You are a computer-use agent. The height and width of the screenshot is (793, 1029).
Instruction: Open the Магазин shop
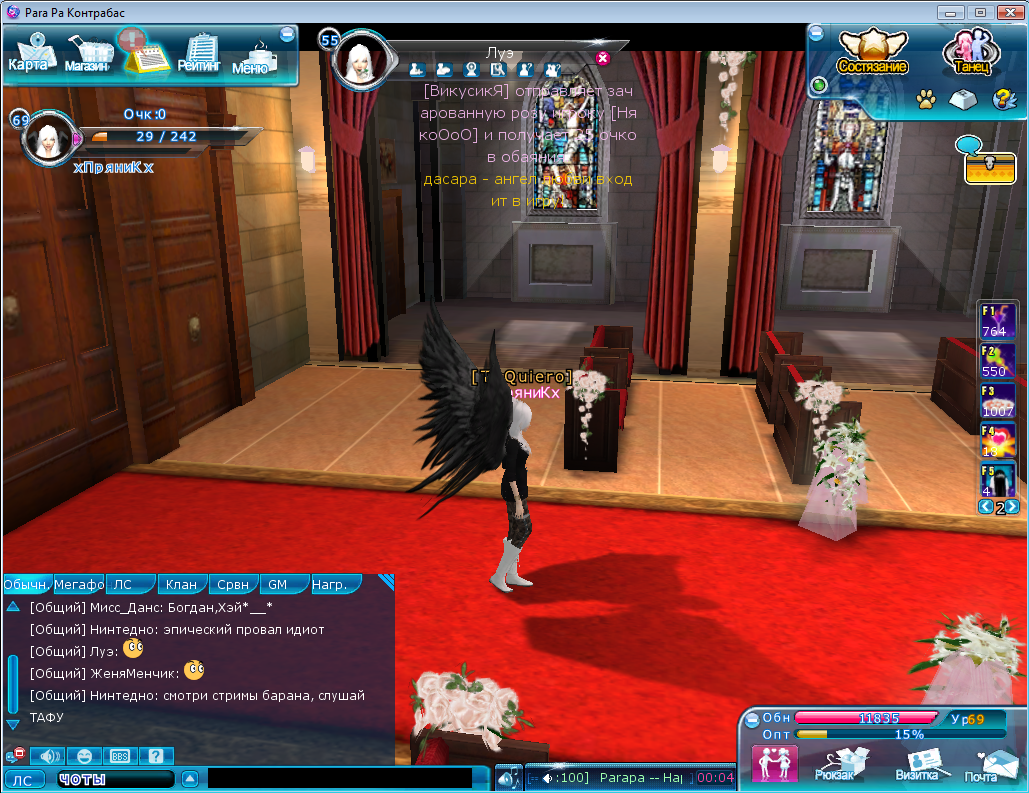88,56
